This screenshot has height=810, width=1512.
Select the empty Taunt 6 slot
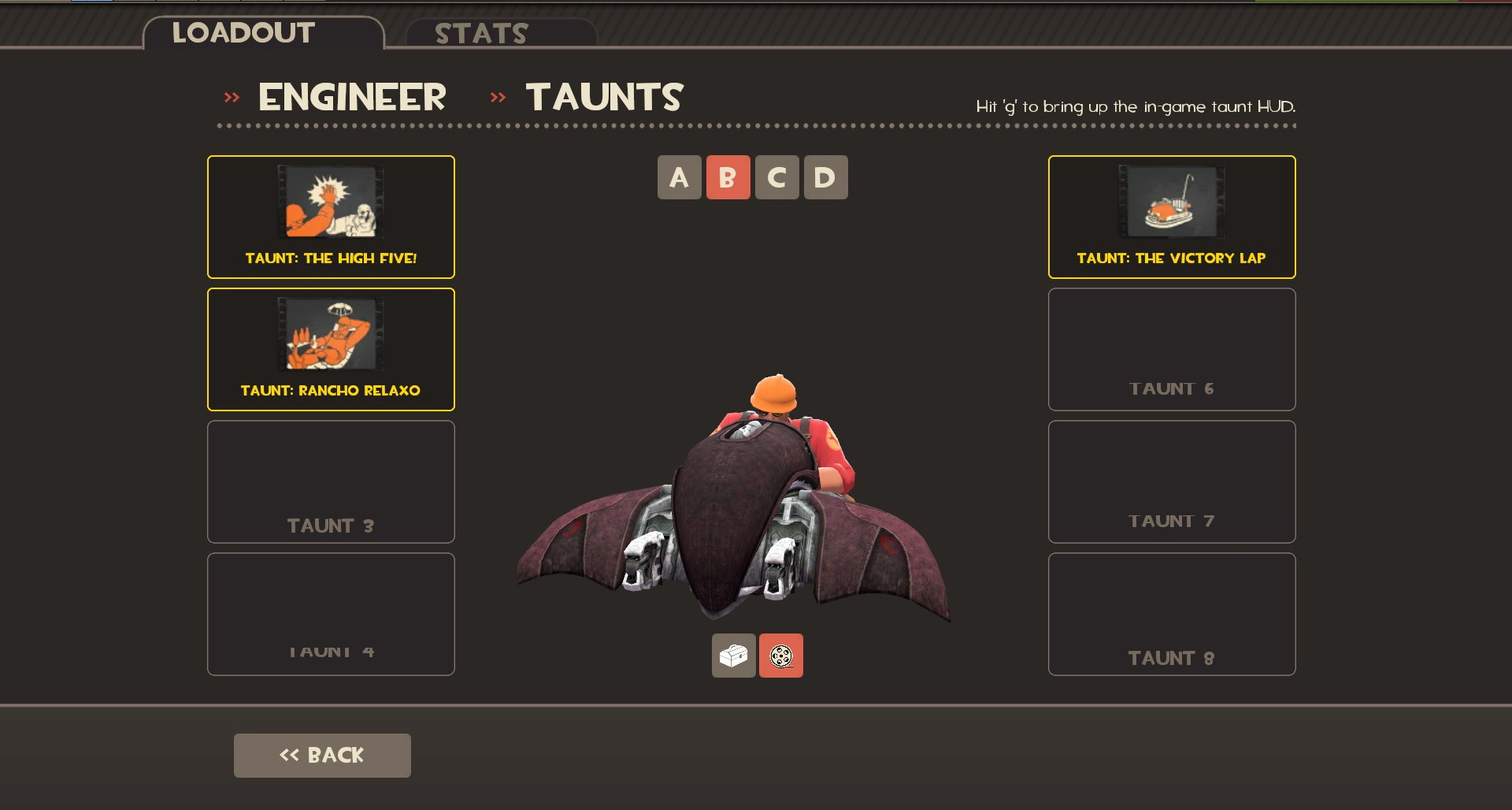pos(1171,348)
